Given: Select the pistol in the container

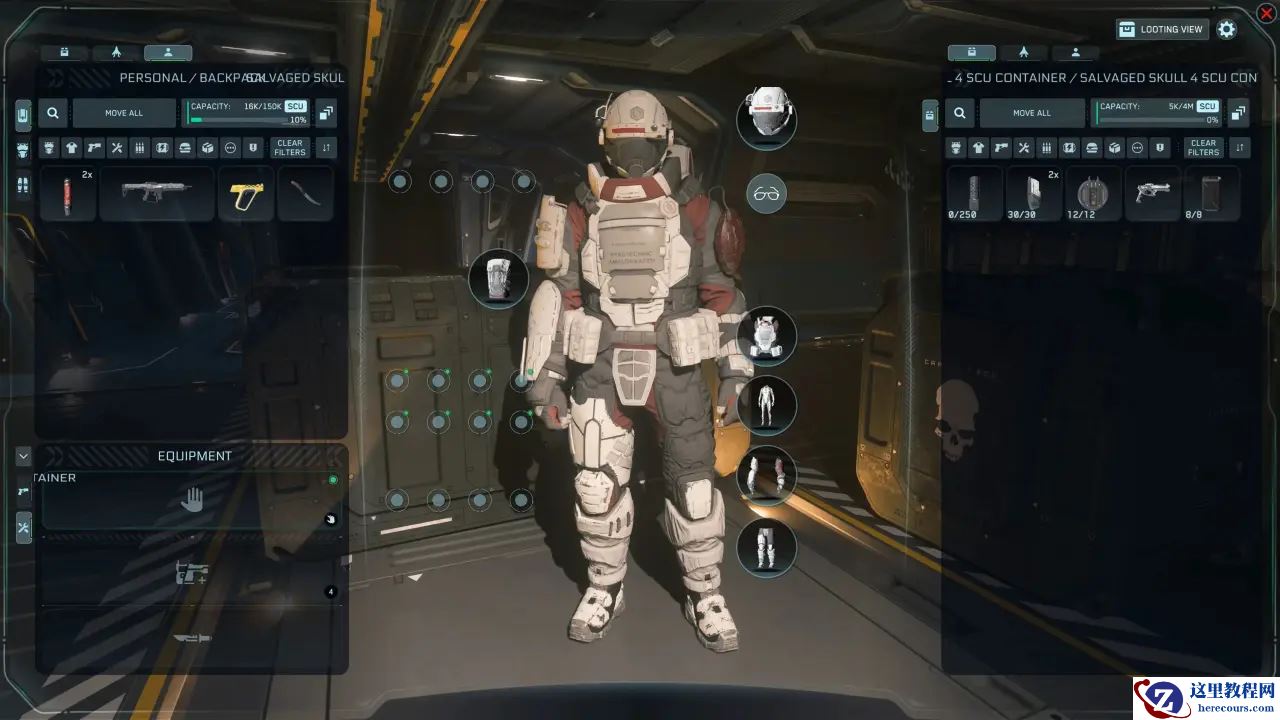Looking at the screenshot, I should (1152, 194).
